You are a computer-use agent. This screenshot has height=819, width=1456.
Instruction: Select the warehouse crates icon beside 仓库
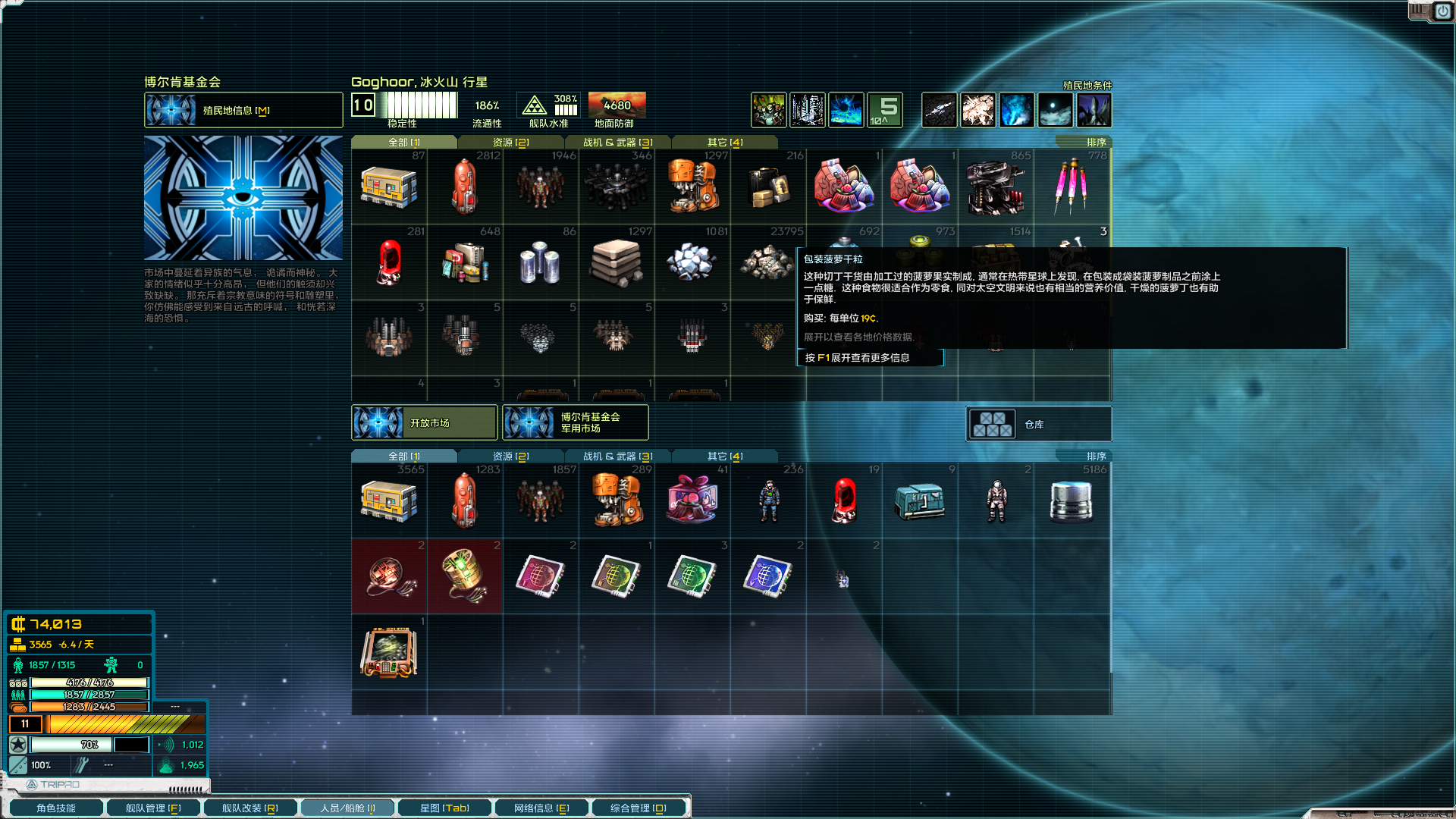(x=994, y=424)
